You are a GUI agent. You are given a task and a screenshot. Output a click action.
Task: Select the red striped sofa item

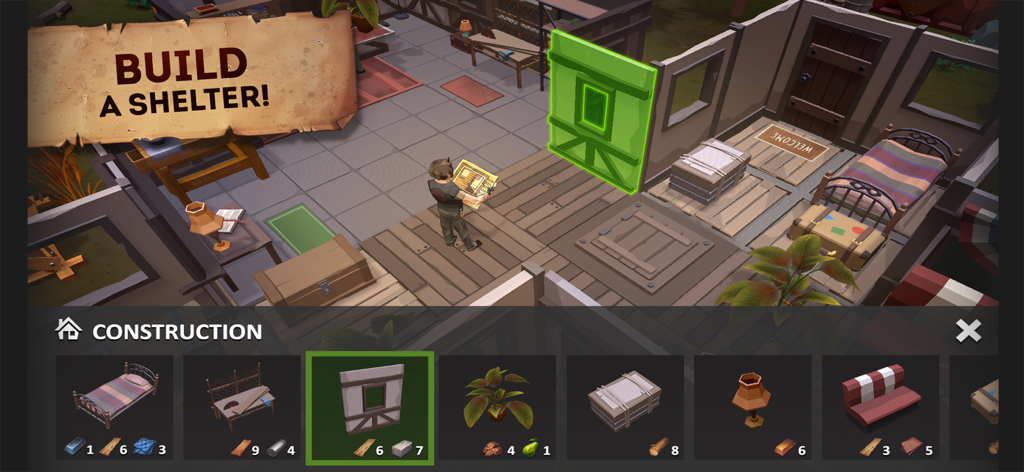coord(880,406)
